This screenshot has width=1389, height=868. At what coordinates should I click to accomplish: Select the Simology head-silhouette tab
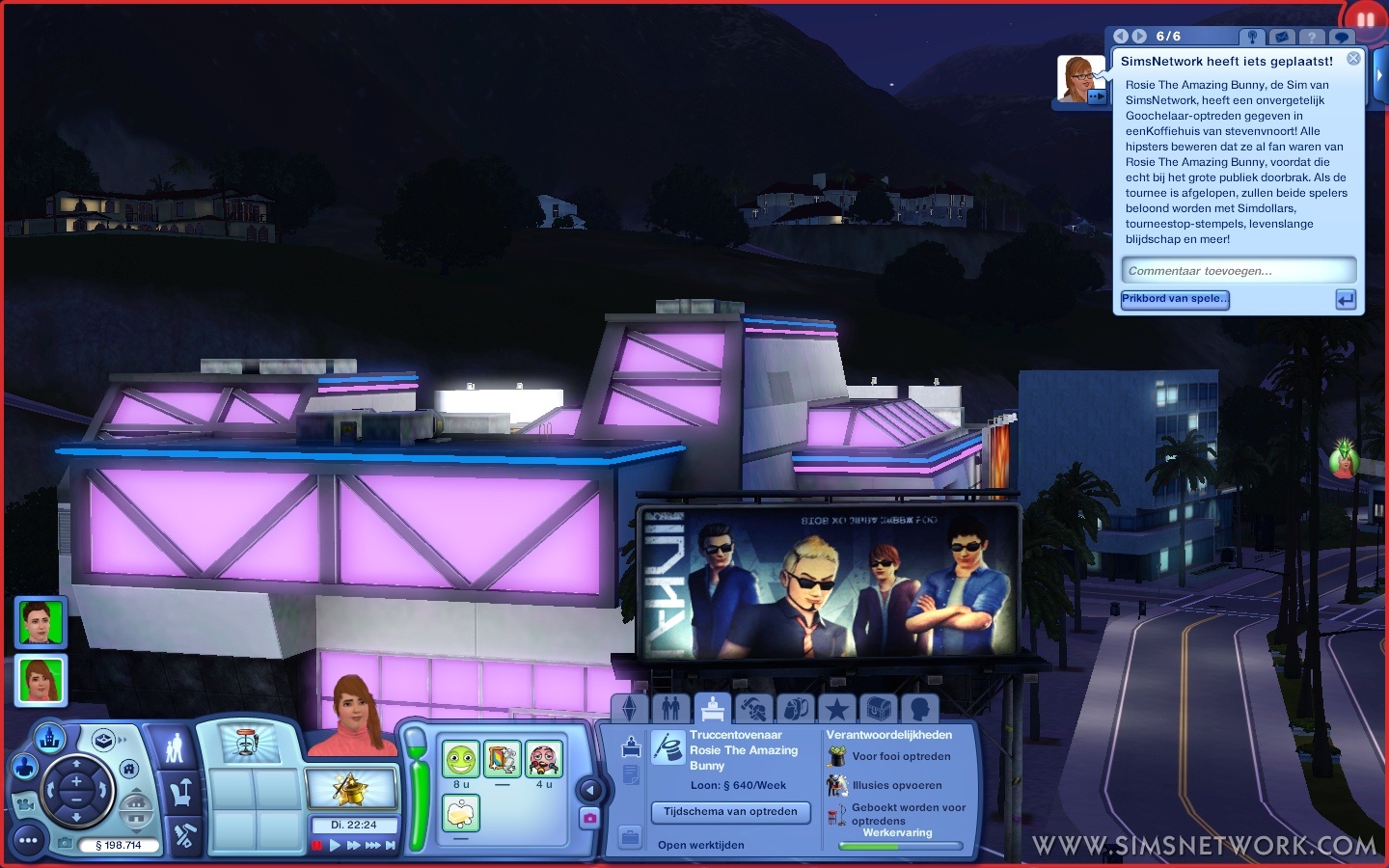[x=919, y=710]
